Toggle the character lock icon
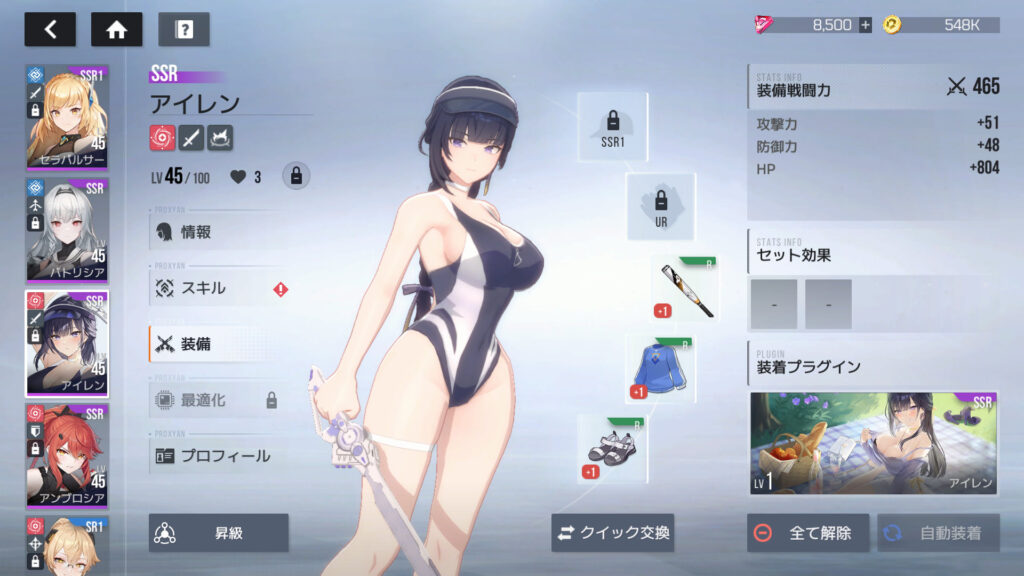Image resolution: width=1024 pixels, height=576 pixels. pyautogui.click(x=295, y=176)
